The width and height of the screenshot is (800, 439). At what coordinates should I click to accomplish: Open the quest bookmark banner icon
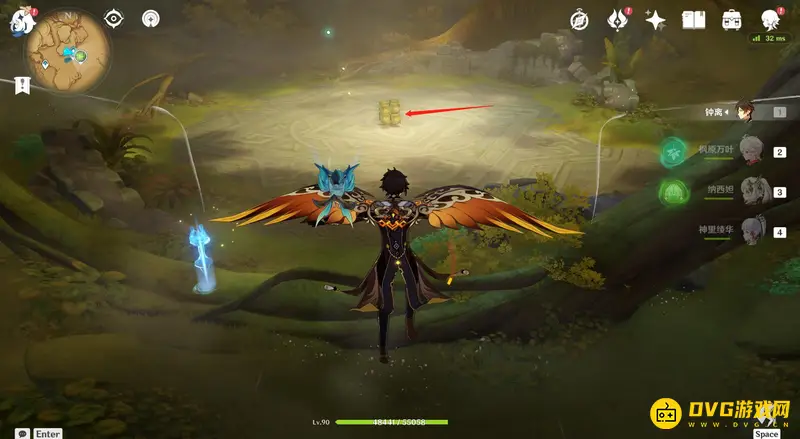22,86
